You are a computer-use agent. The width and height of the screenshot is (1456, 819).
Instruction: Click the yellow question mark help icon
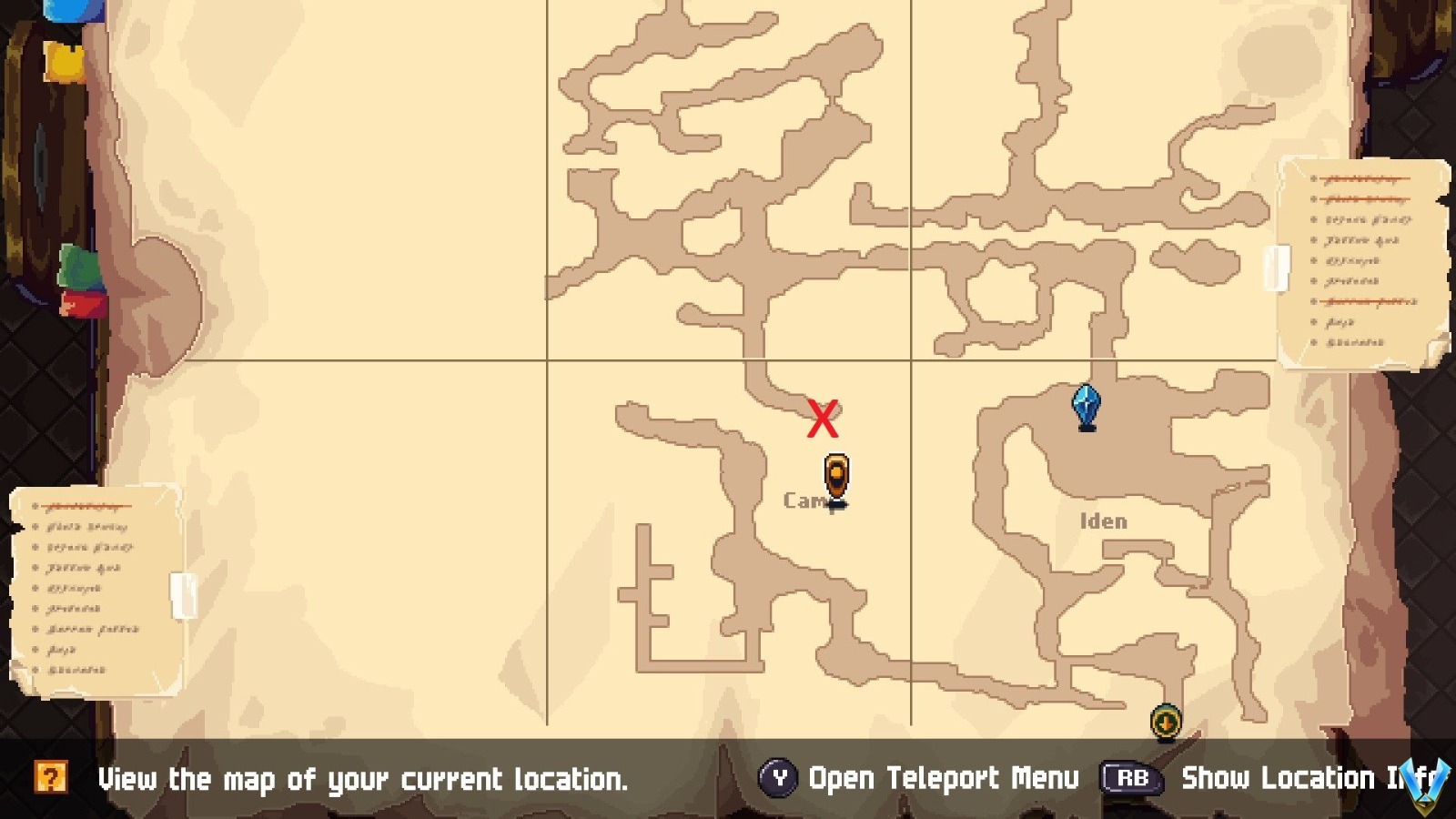tap(53, 778)
